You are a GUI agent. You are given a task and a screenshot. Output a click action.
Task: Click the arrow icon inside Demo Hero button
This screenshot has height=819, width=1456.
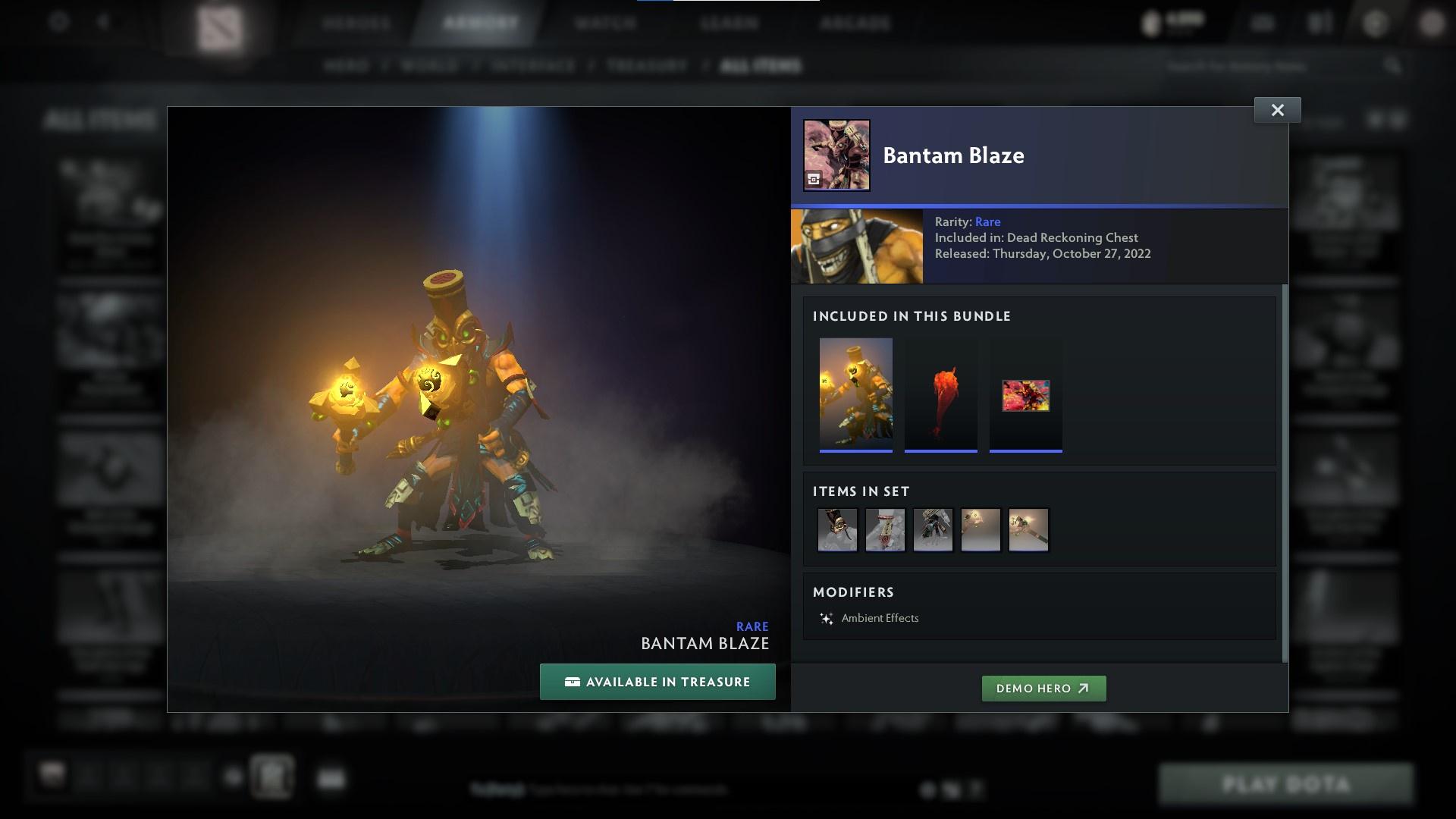pyautogui.click(x=1084, y=689)
